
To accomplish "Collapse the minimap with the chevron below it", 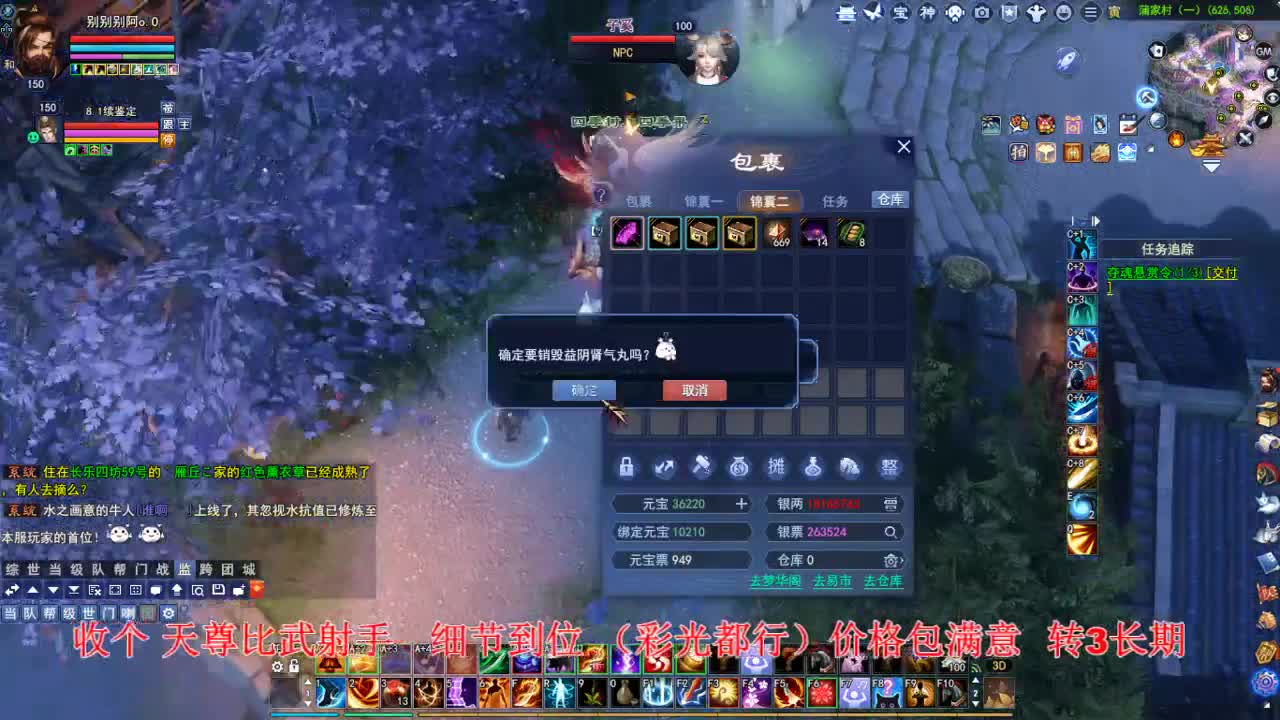I will coord(1211,166).
